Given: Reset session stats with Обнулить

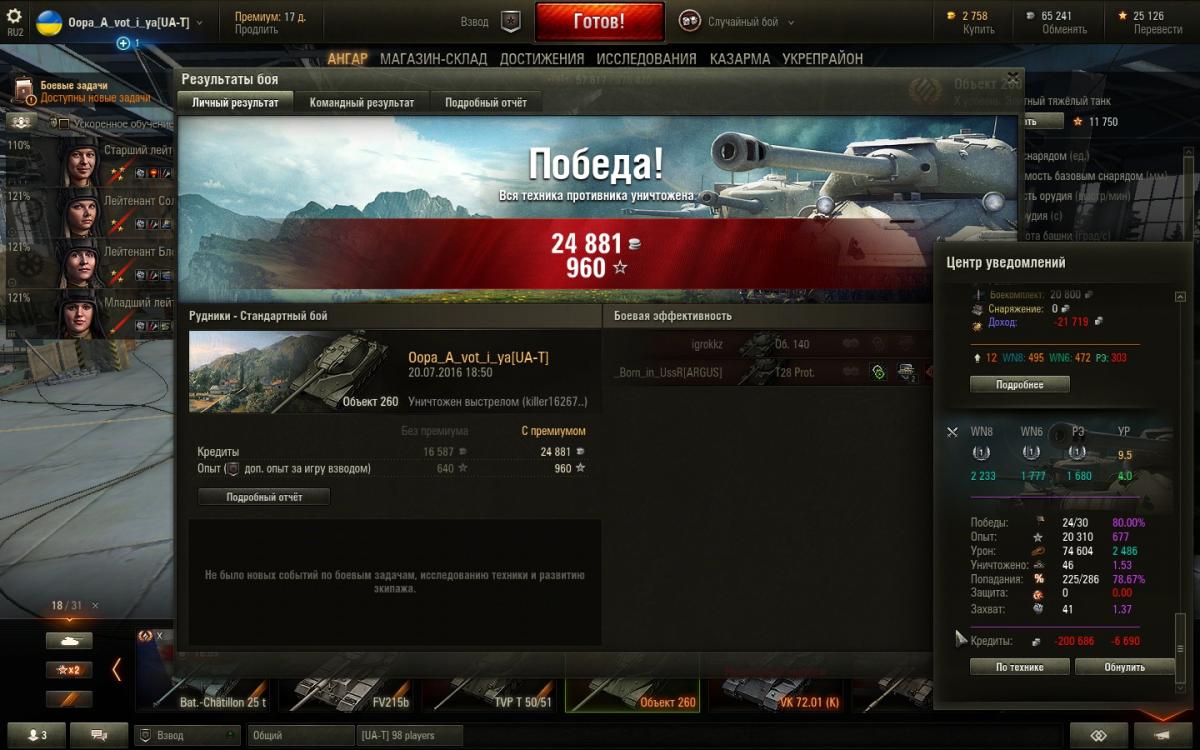Looking at the screenshot, I should point(1124,667).
